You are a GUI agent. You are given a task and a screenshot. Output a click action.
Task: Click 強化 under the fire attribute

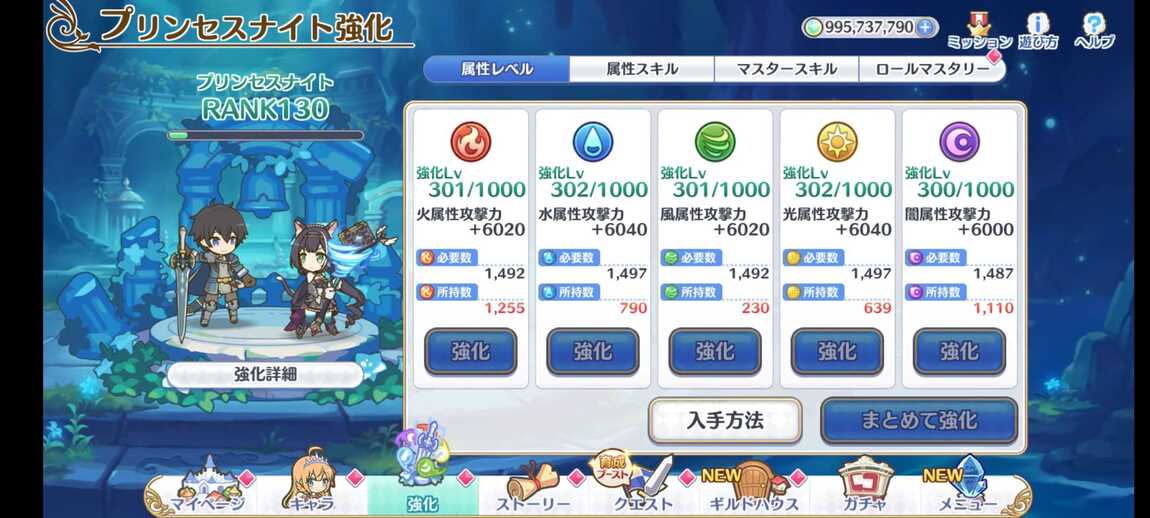coord(471,351)
